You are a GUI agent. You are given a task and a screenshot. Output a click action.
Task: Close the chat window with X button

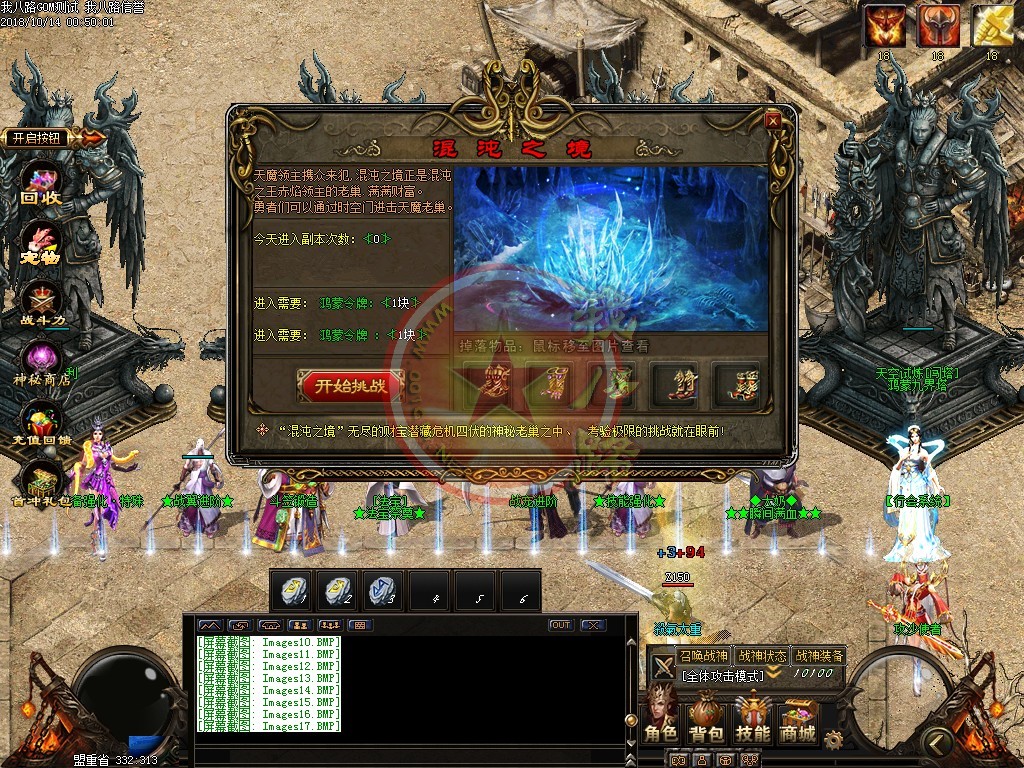593,625
